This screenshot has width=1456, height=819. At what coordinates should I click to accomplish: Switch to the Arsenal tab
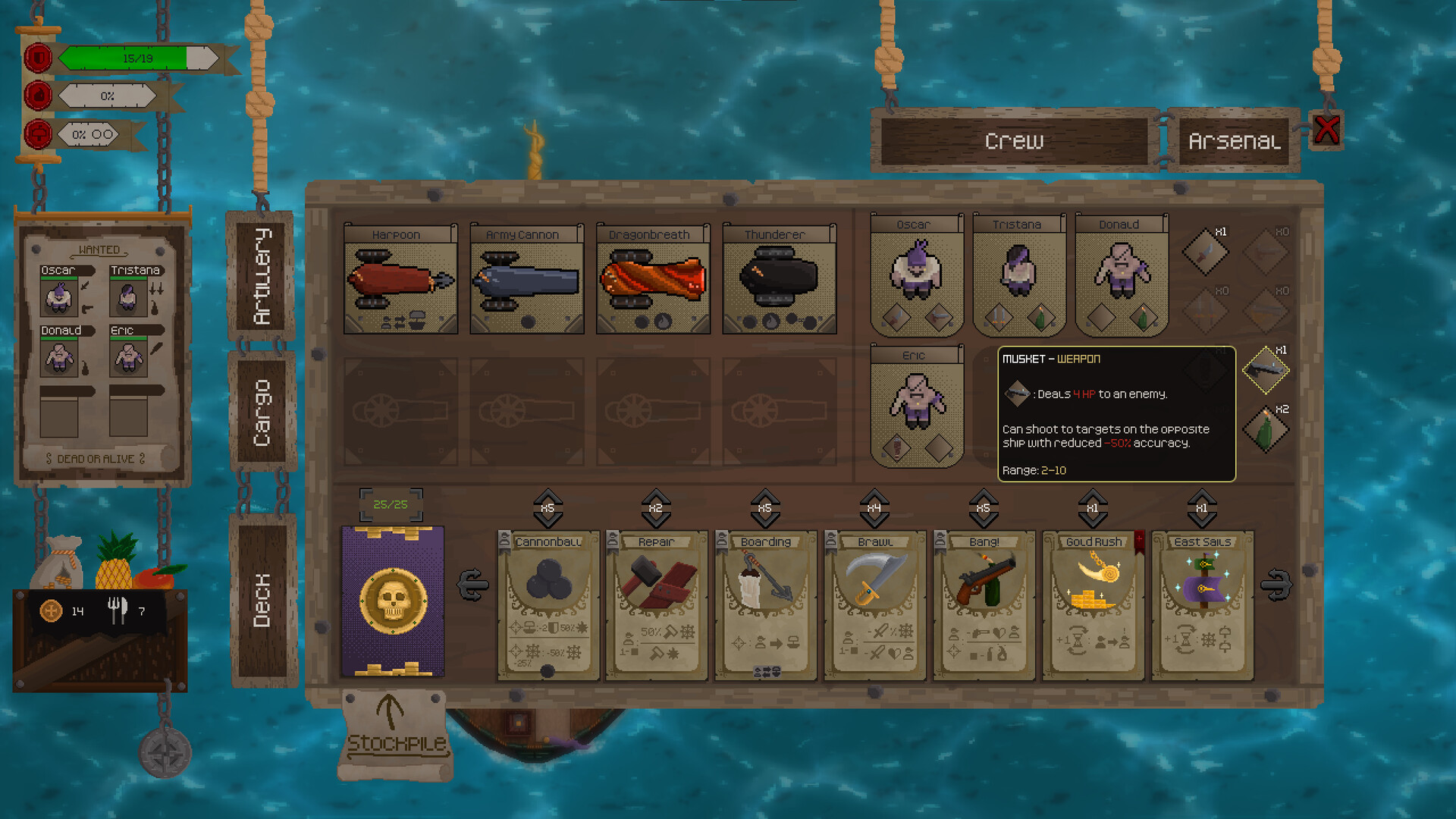[x=1232, y=141]
